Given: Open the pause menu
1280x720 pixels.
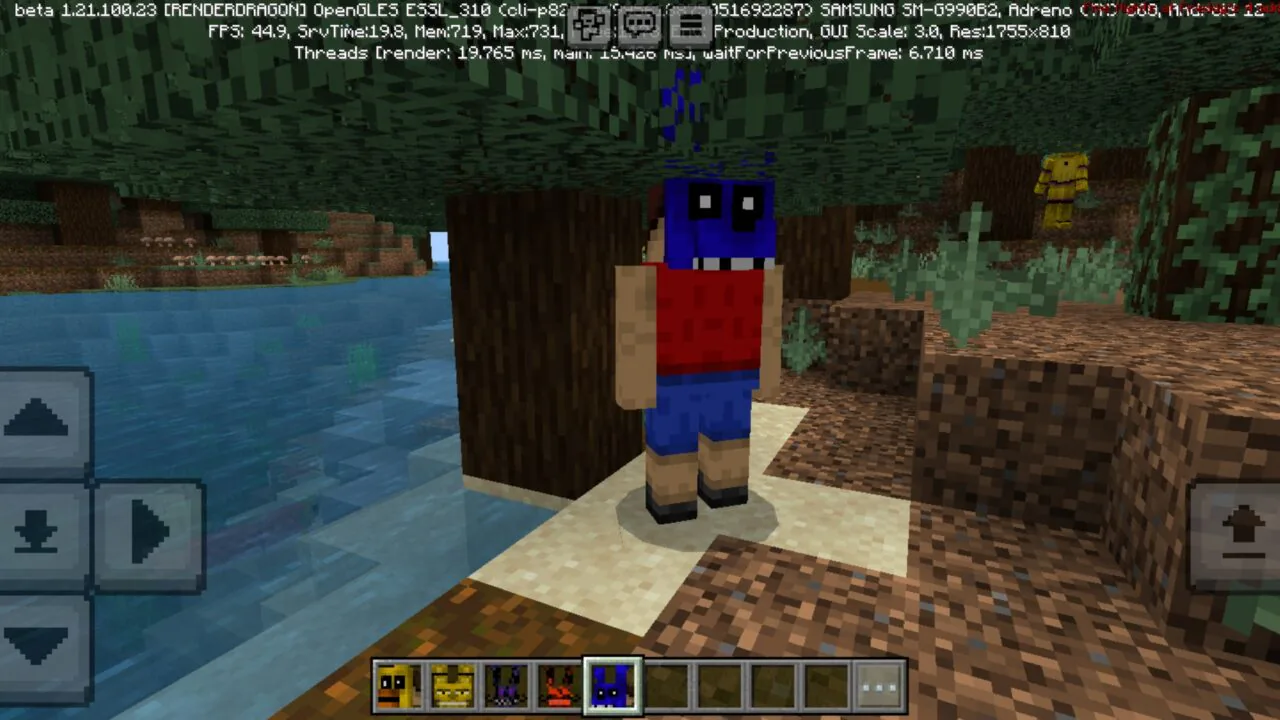Looking at the screenshot, I should click(690, 25).
